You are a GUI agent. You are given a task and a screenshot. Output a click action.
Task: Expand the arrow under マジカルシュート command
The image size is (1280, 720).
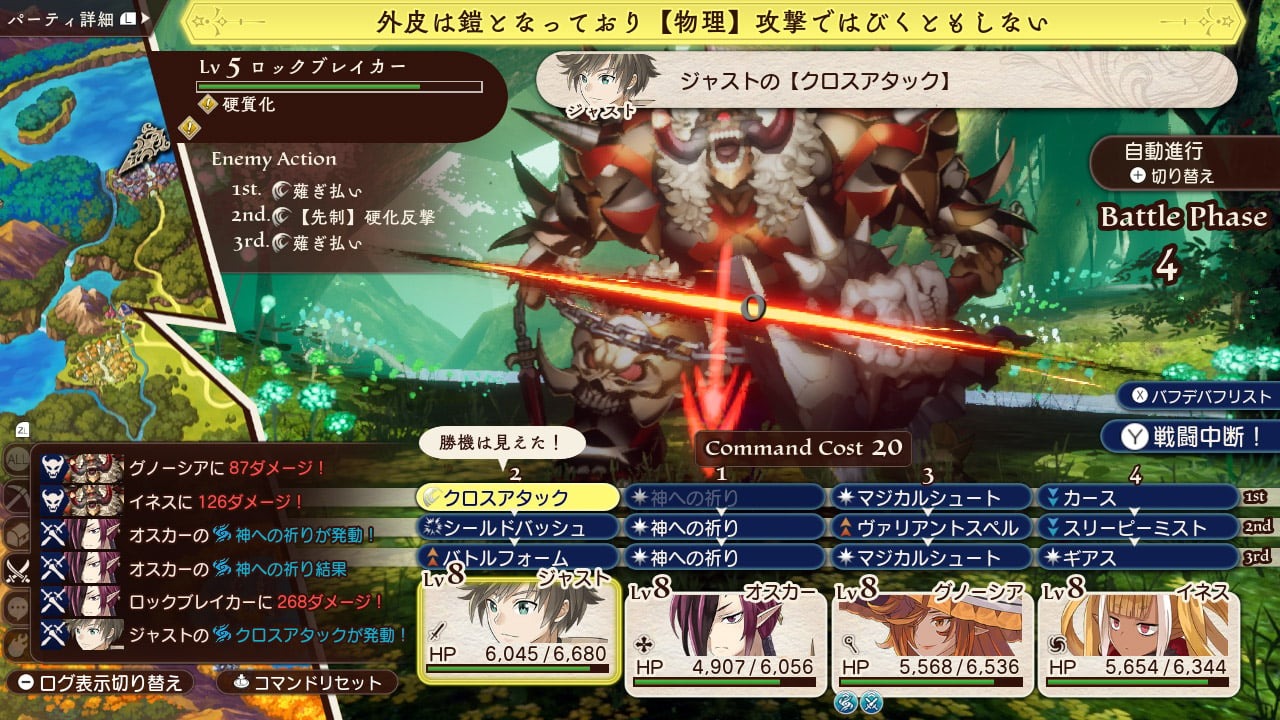[x=927, y=510]
